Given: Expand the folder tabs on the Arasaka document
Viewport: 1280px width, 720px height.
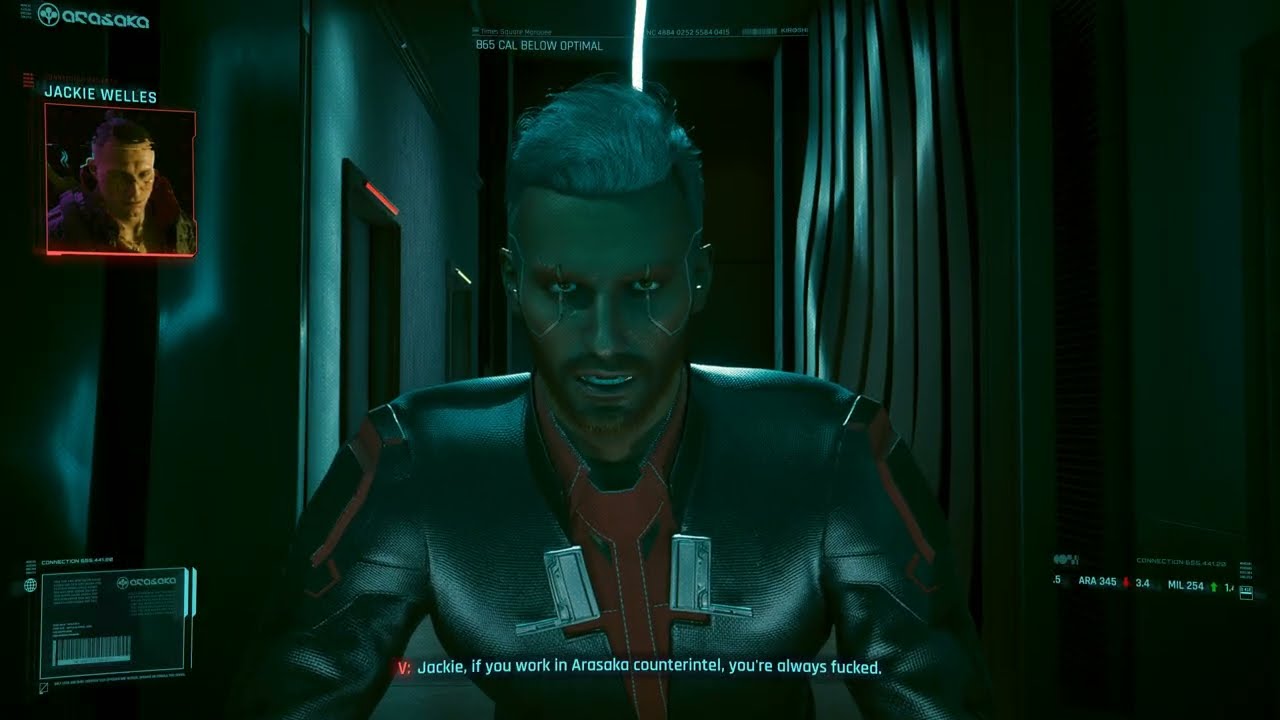Looking at the screenshot, I should point(190,590).
